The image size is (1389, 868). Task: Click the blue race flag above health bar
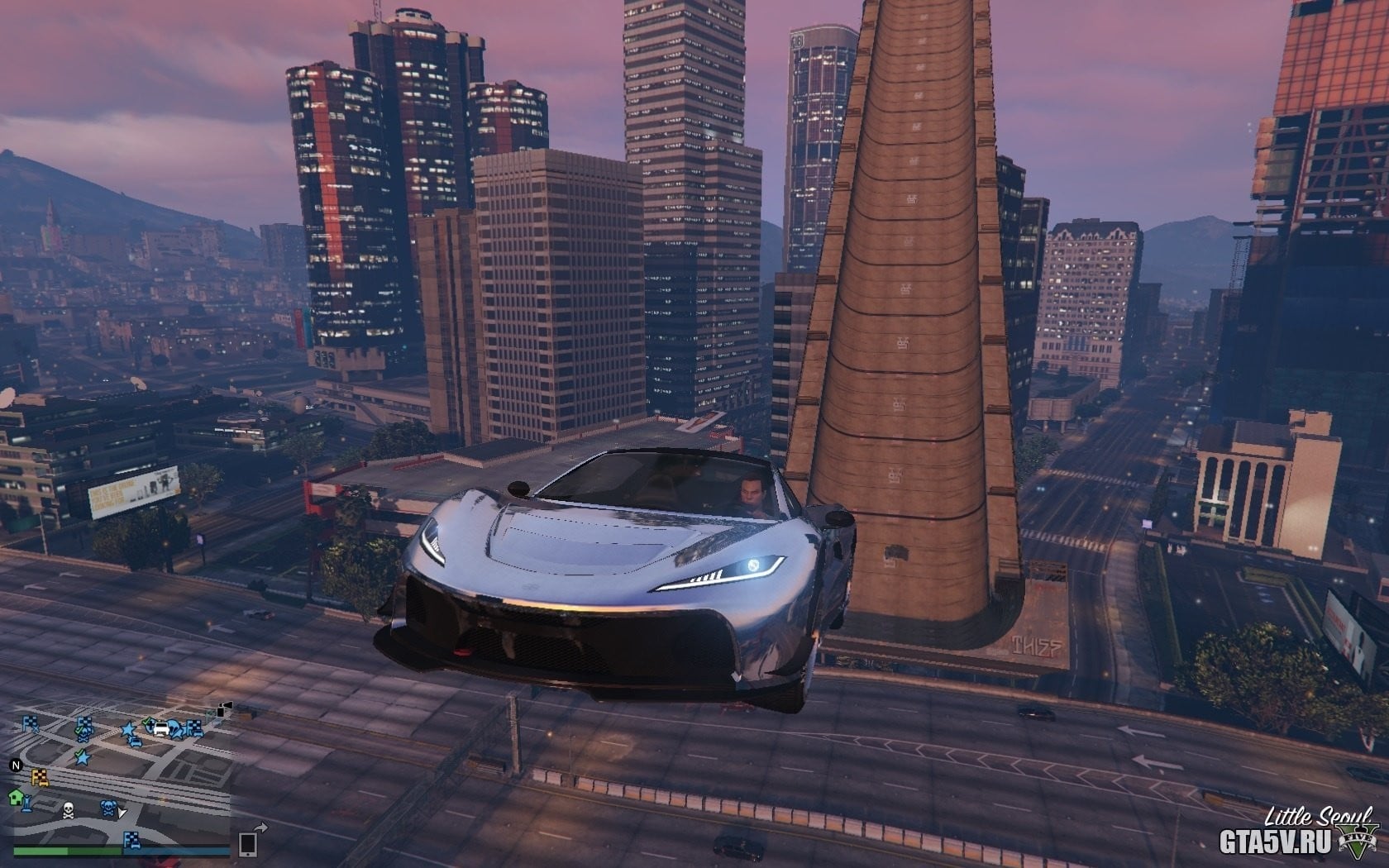tap(131, 840)
